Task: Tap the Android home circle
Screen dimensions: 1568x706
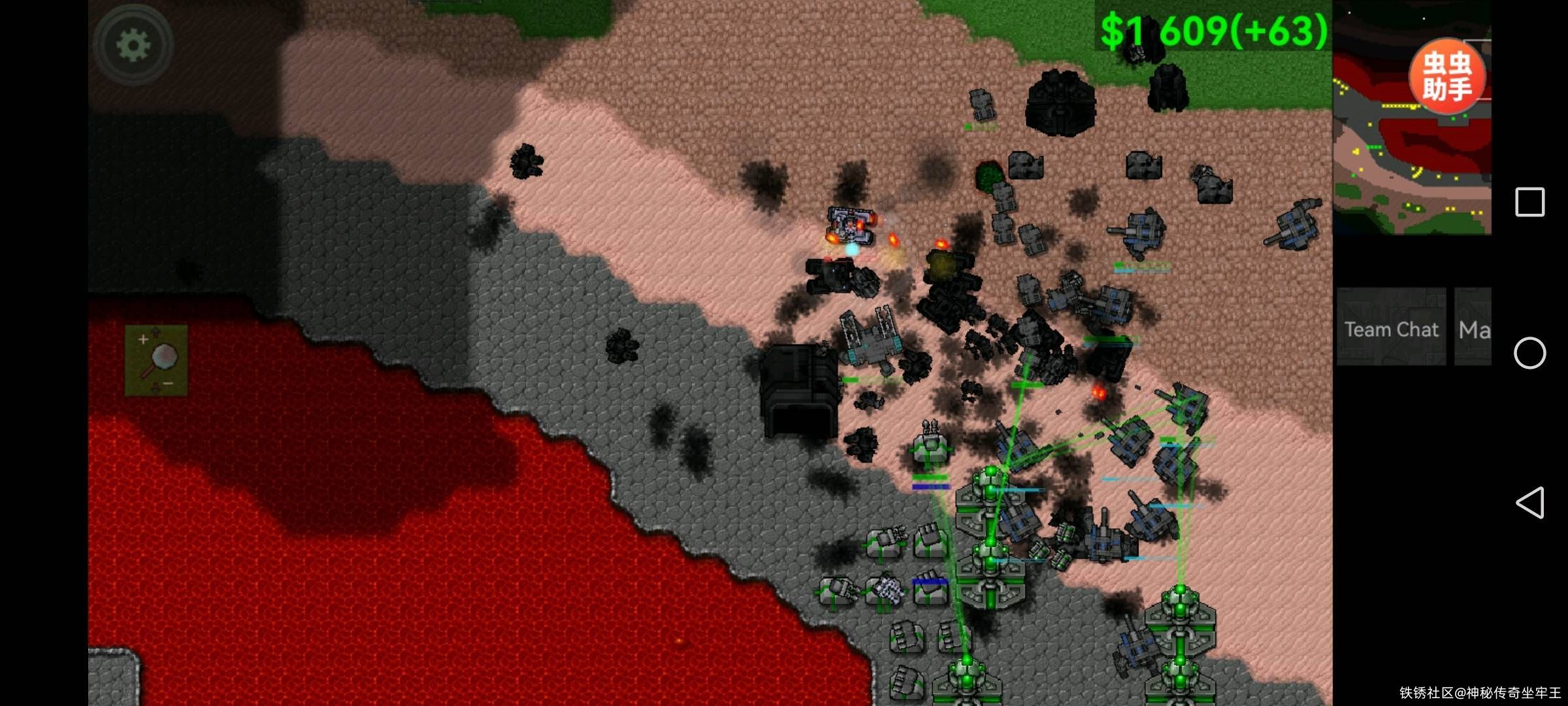Action: pos(1529,353)
